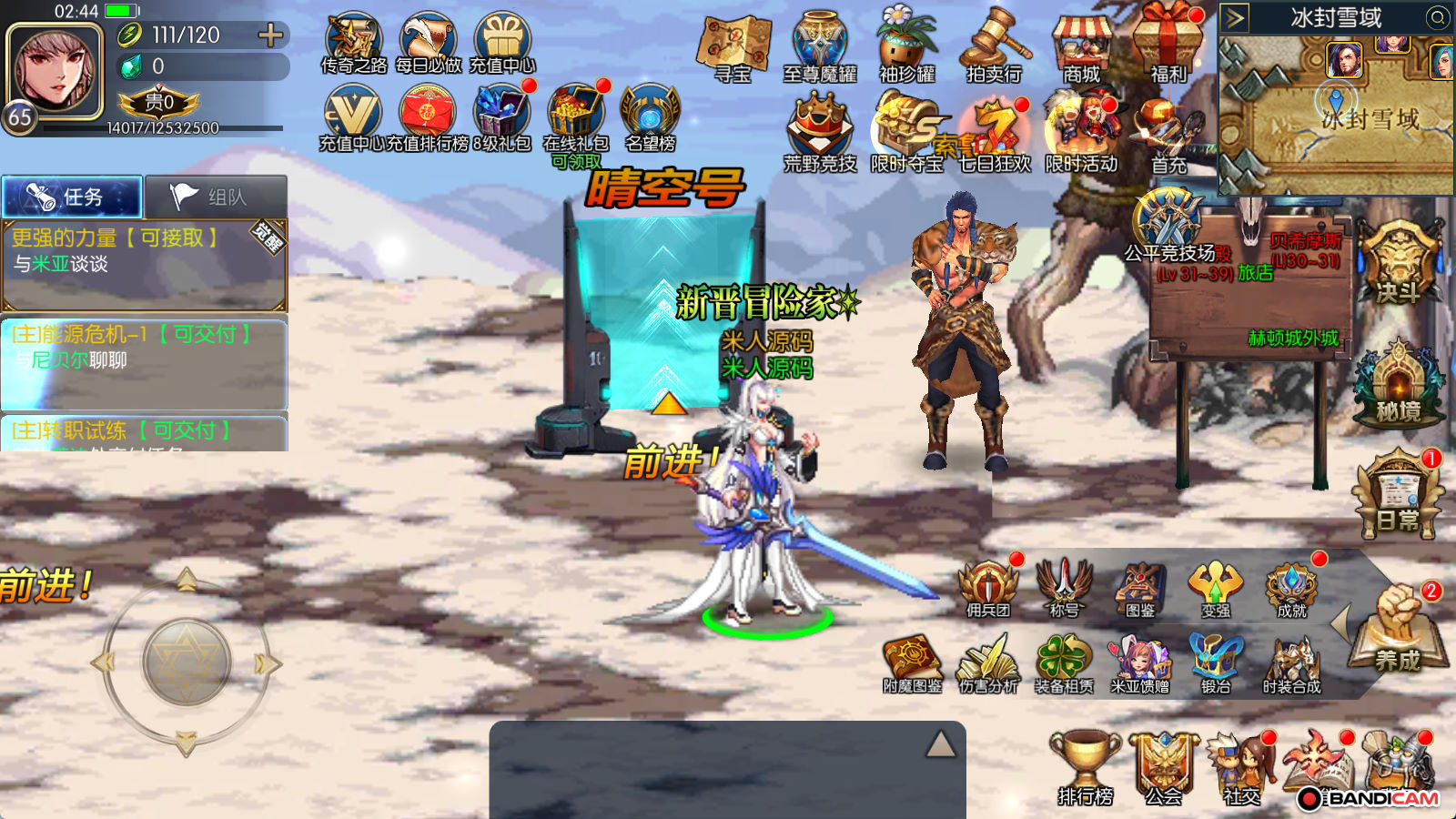The height and width of the screenshot is (819, 1456).
Task: Add stamina with the plus button
Action: [x=270, y=35]
